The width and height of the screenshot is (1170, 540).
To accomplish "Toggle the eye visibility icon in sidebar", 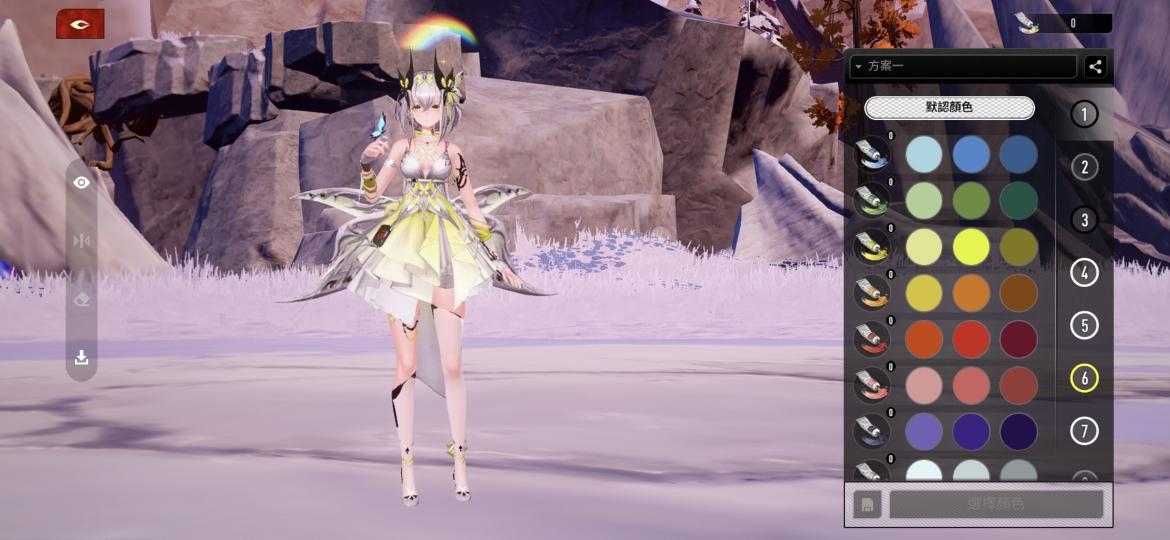I will 82,183.
